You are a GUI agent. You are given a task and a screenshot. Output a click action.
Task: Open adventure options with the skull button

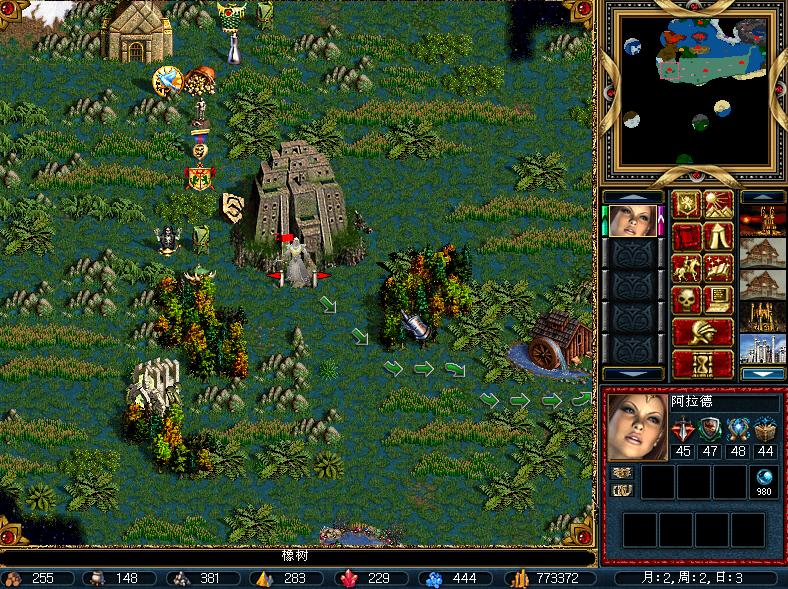click(685, 299)
